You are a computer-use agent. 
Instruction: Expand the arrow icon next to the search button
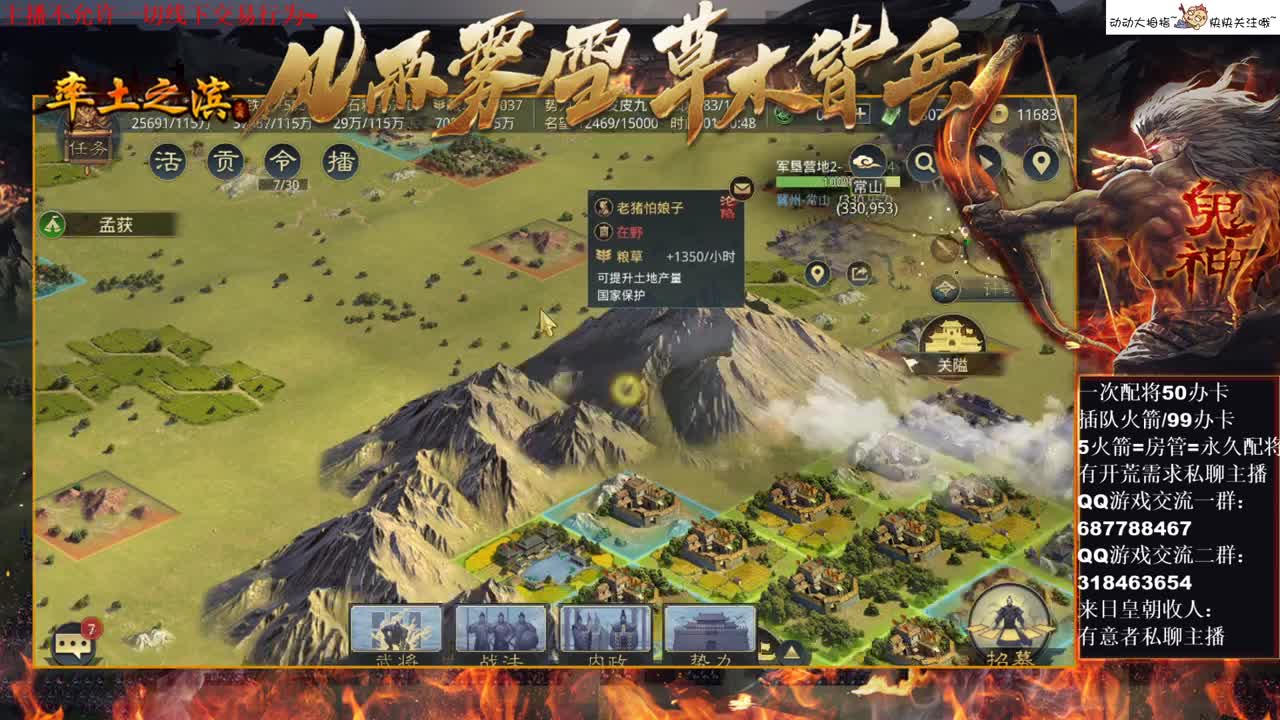[x=987, y=161]
